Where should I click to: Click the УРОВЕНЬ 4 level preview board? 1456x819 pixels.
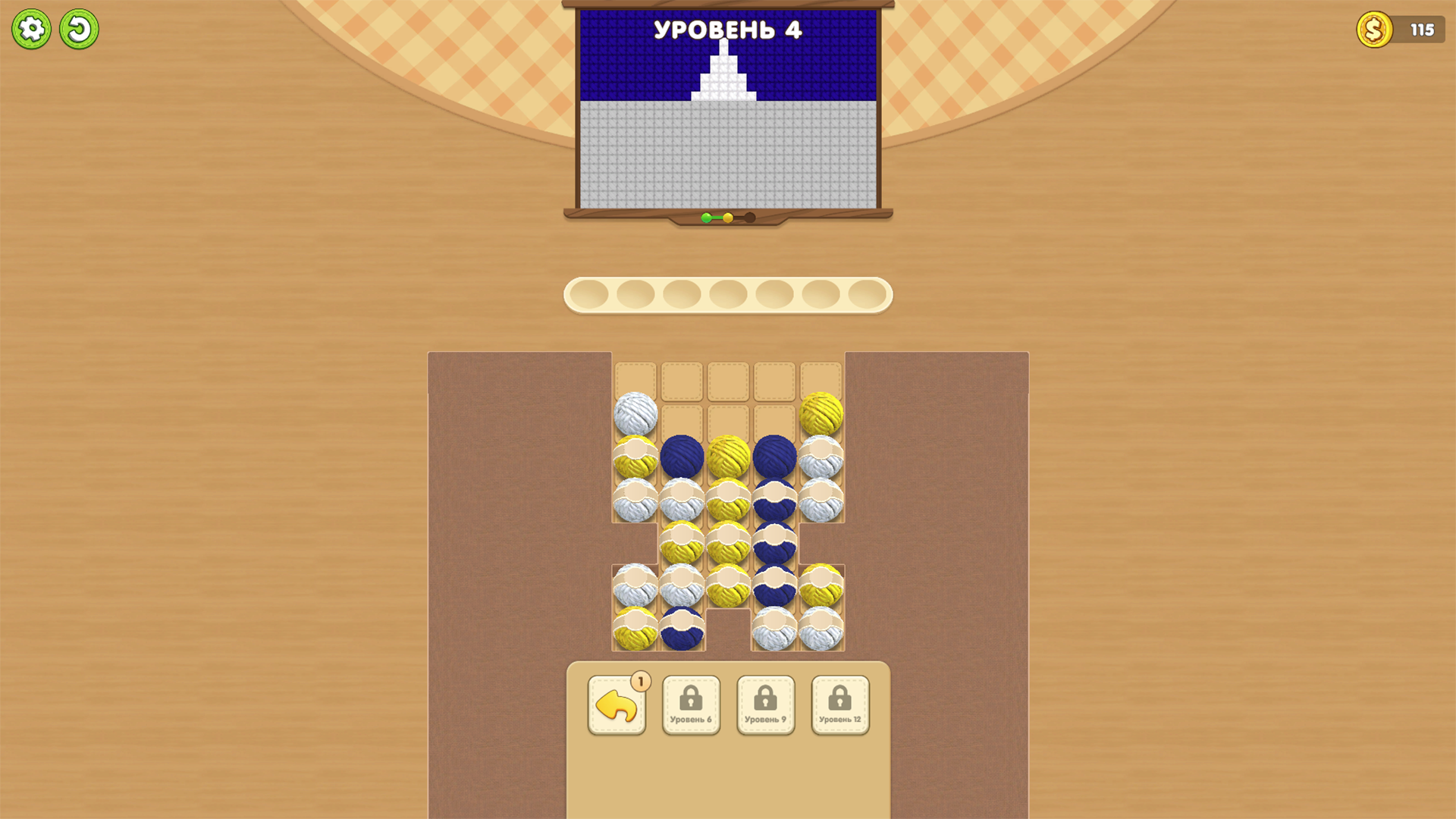point(727,110)
